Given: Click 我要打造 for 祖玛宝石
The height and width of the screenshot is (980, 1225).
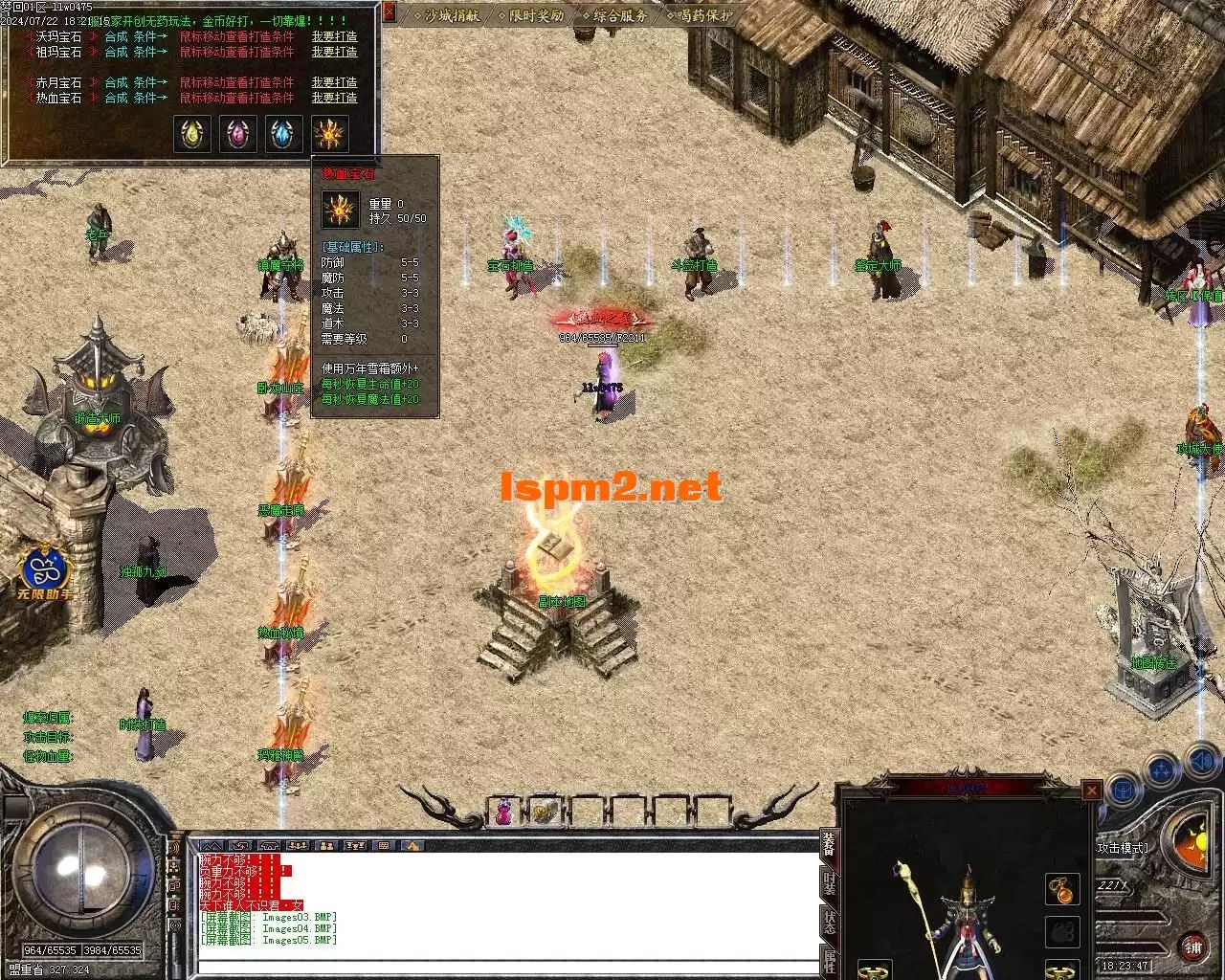Looking at the screenshot, I should 334,53.
